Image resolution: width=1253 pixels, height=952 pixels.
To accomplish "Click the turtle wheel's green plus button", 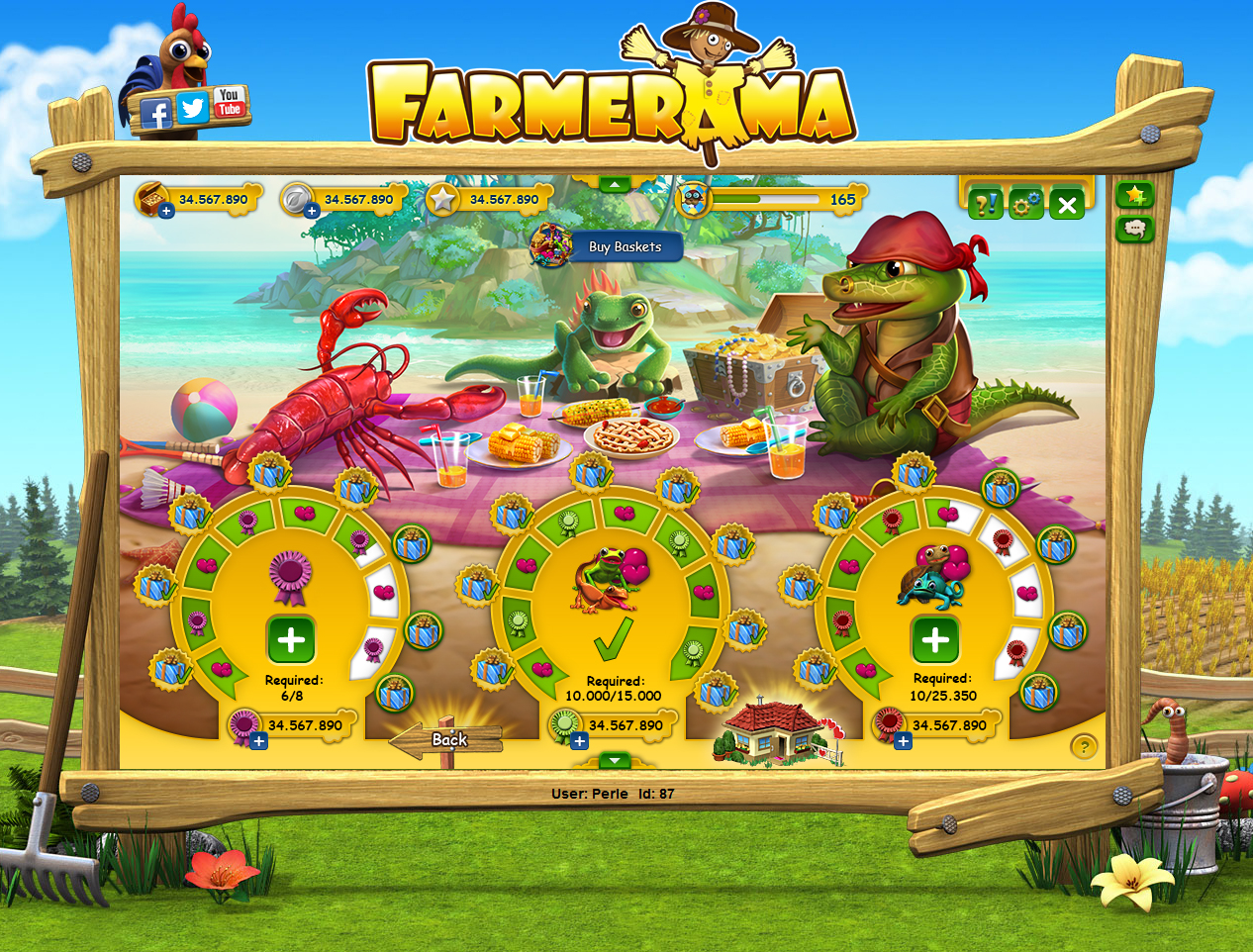I will click(x=935, y=639).
